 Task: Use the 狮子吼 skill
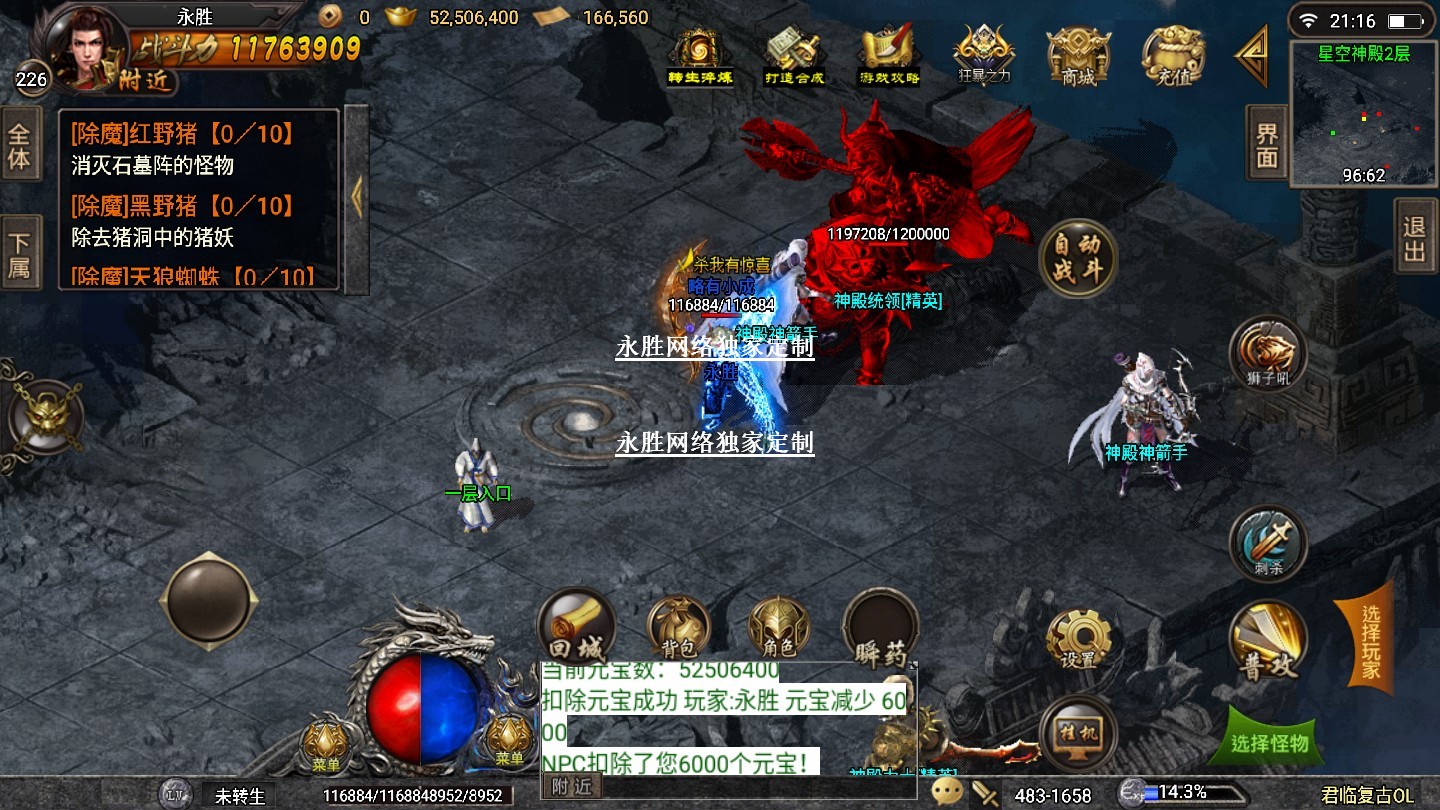point(1268,355)
